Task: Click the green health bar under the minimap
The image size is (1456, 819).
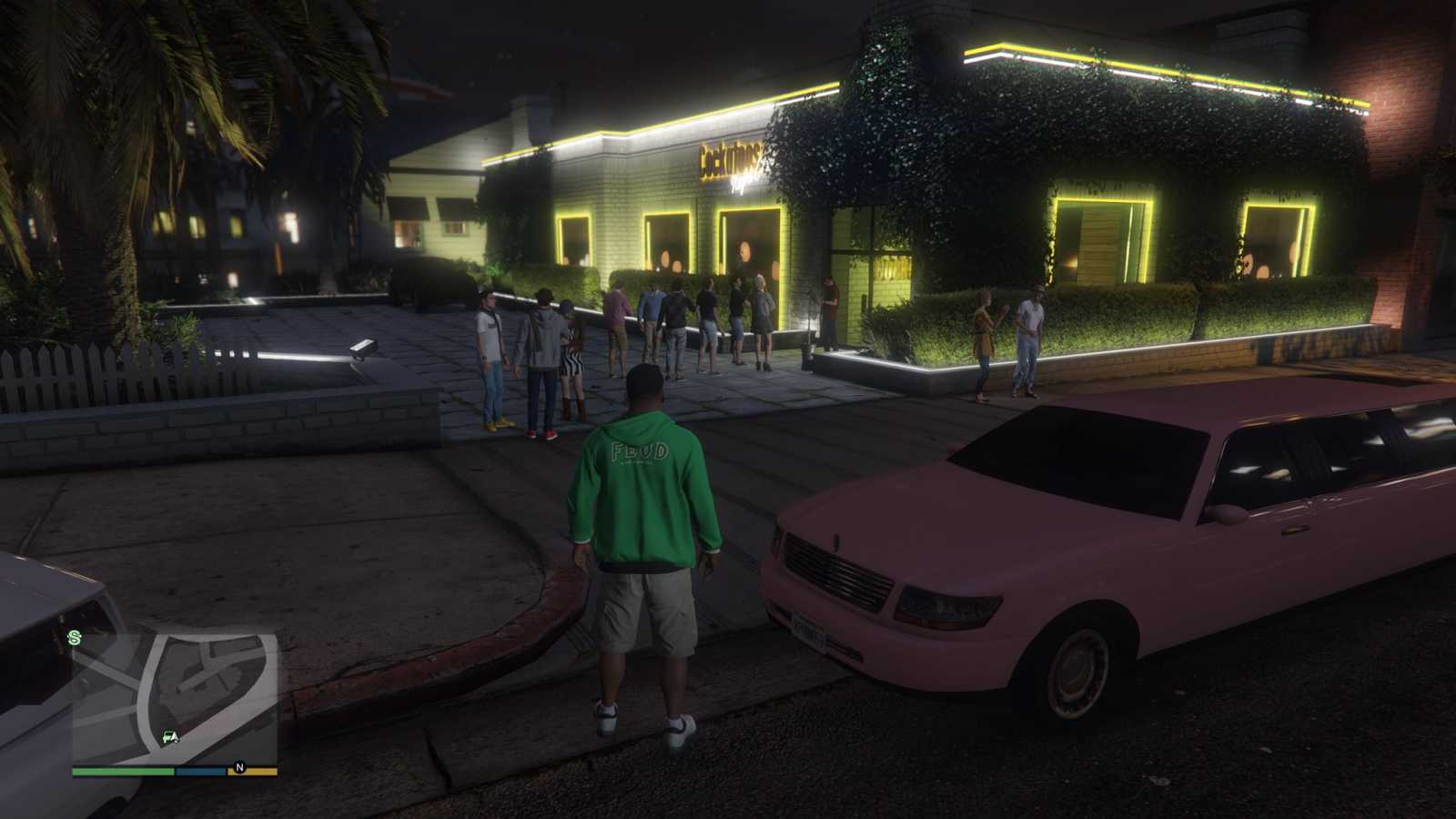Action: tap(122, 770)
